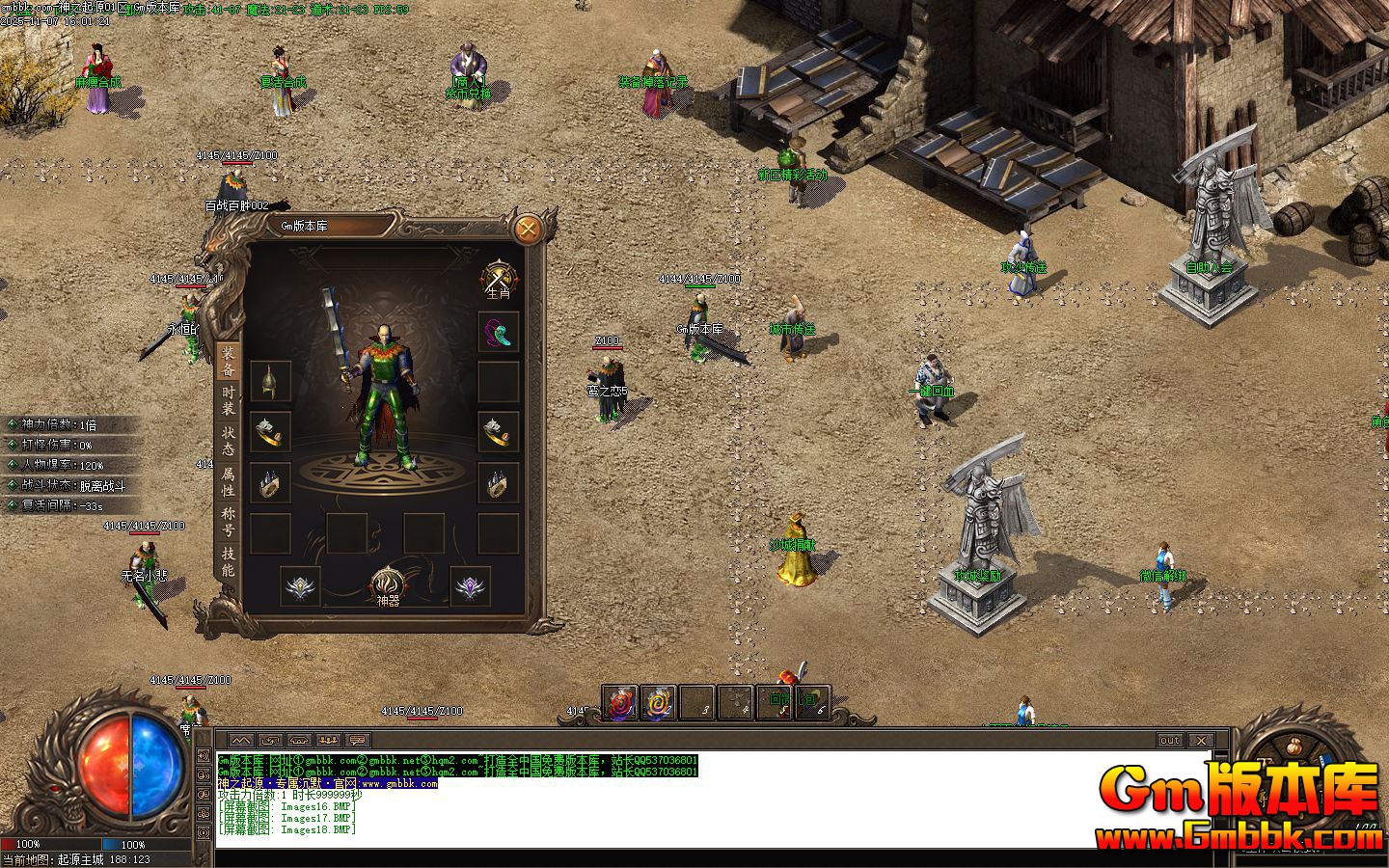Show the 称号 titles tab
The height and width of the screenshot is (868, 1389).
229,522
